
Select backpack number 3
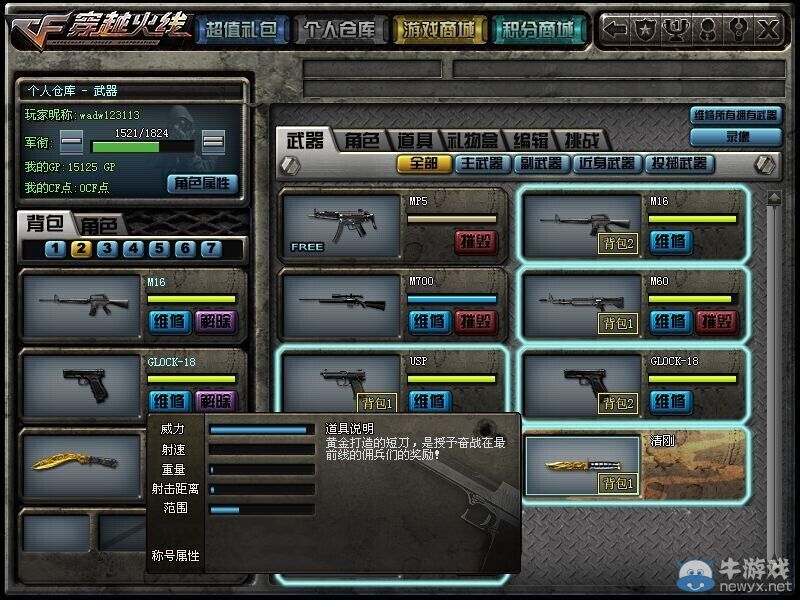107,249
